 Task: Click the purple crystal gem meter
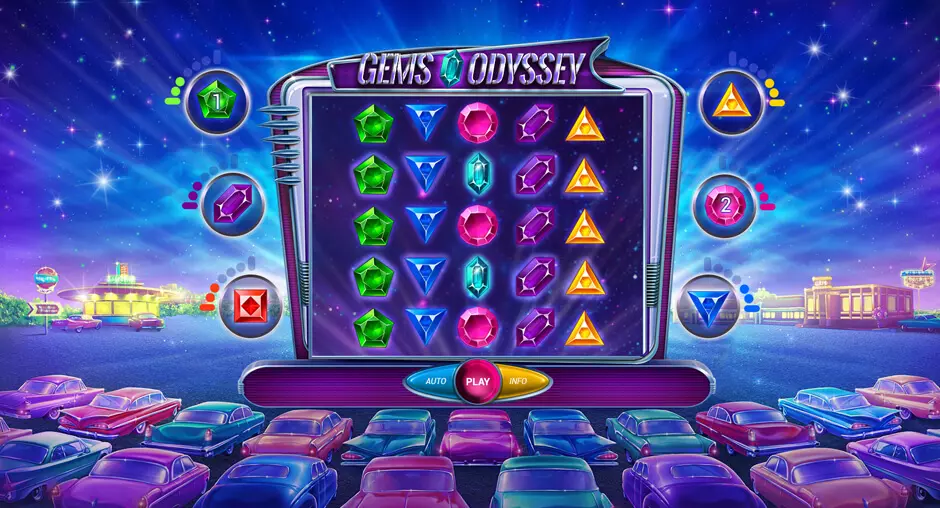click(231, 204)
